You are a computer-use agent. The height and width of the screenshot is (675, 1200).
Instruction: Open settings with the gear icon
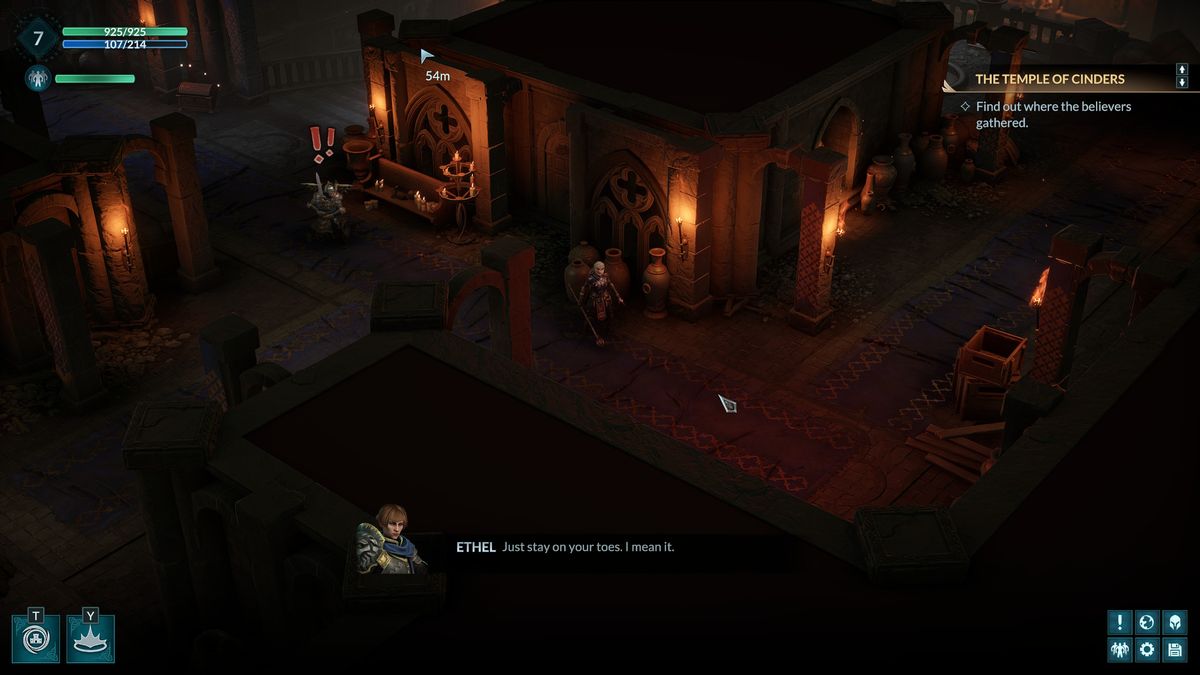[x=1147, y=650]
